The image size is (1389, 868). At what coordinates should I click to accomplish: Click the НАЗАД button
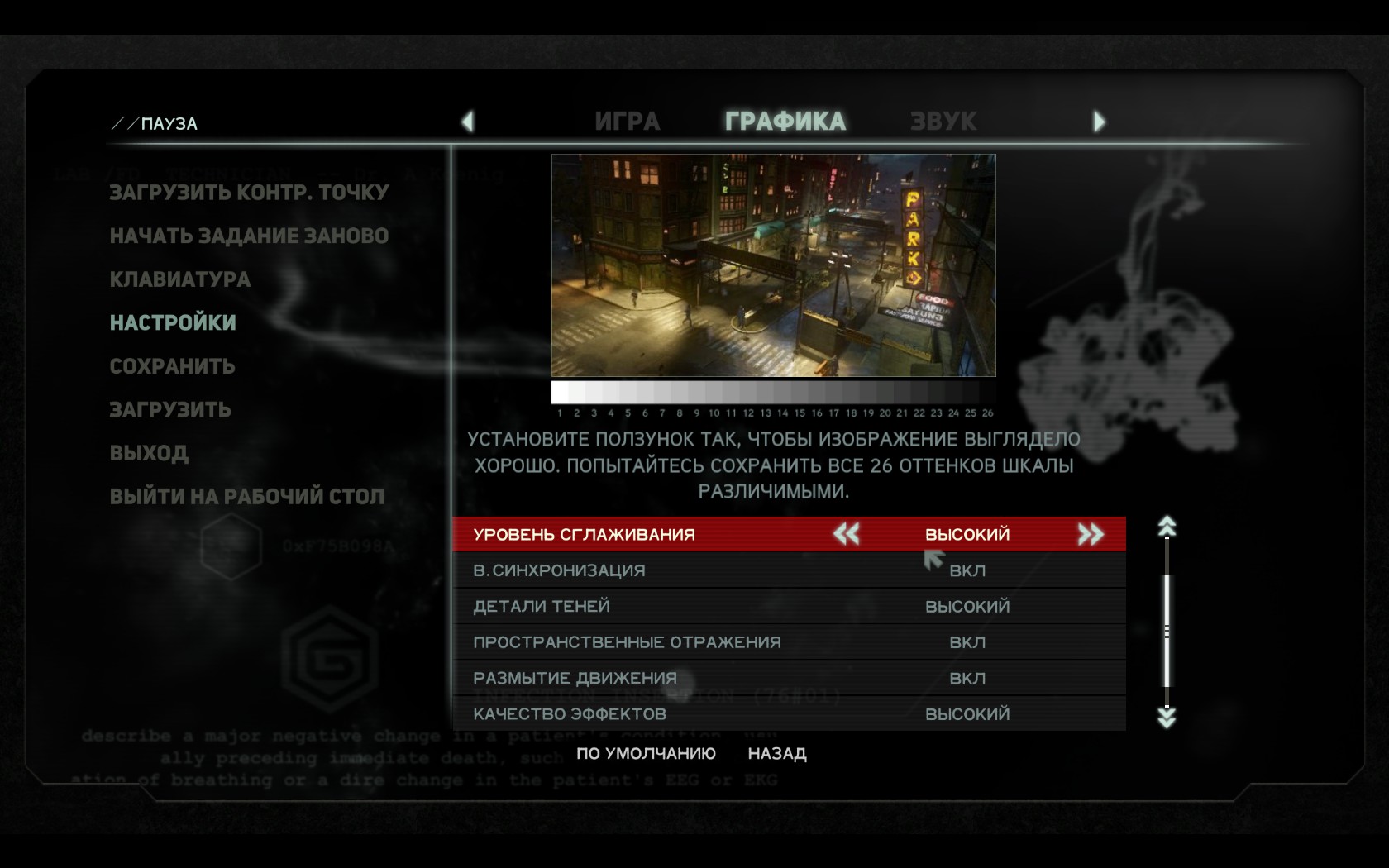pyautogui.click(x=776, y=753)
